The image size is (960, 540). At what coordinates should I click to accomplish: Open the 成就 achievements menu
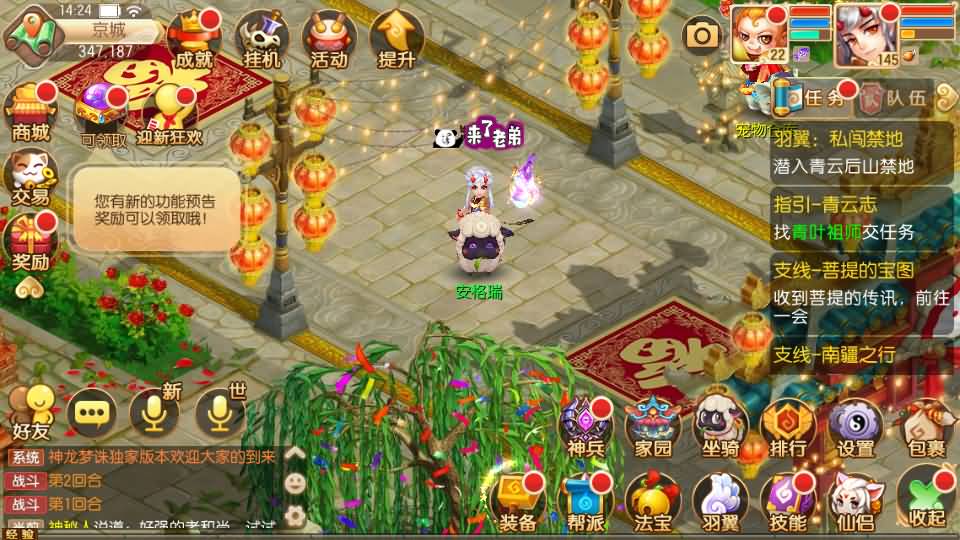[194, 40]
